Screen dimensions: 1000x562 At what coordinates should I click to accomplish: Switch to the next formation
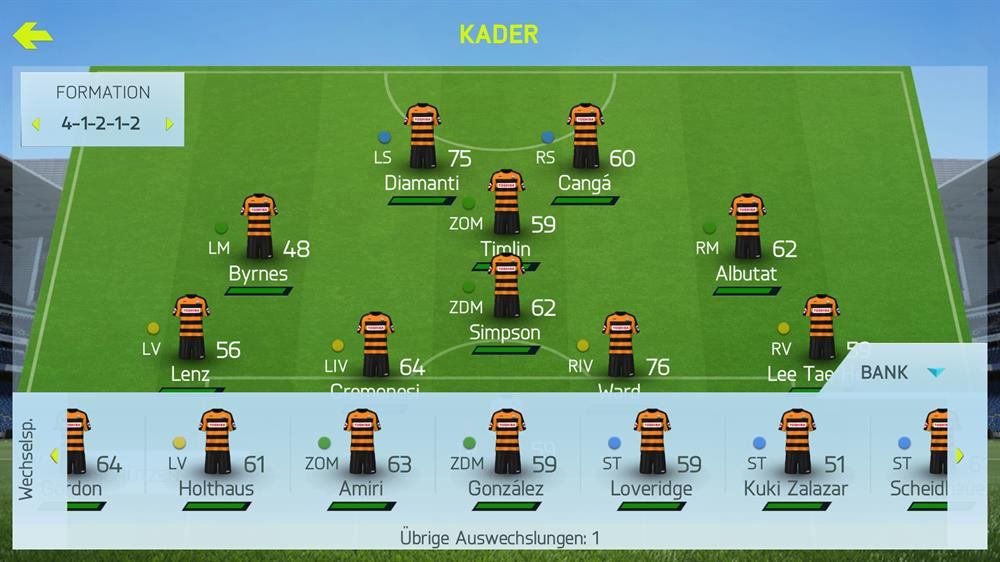tap(169, 125)
